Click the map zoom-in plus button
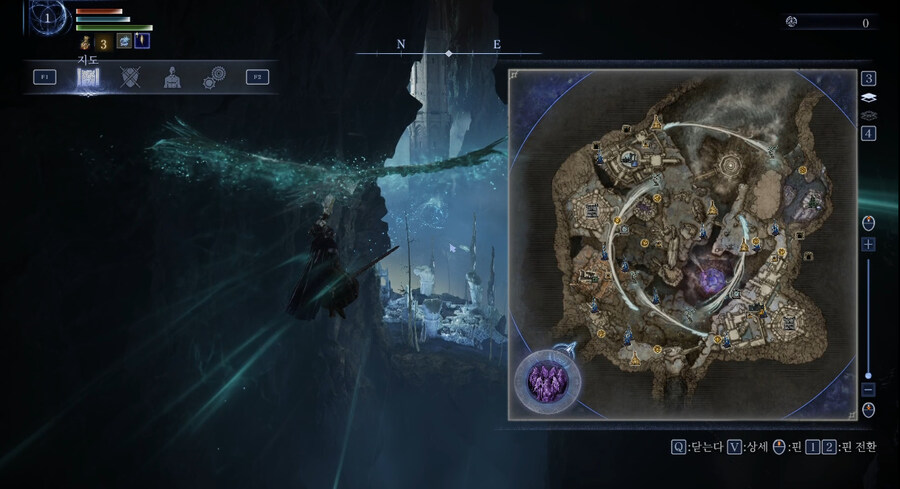This screenshot has width=900, height=489. 868,244
